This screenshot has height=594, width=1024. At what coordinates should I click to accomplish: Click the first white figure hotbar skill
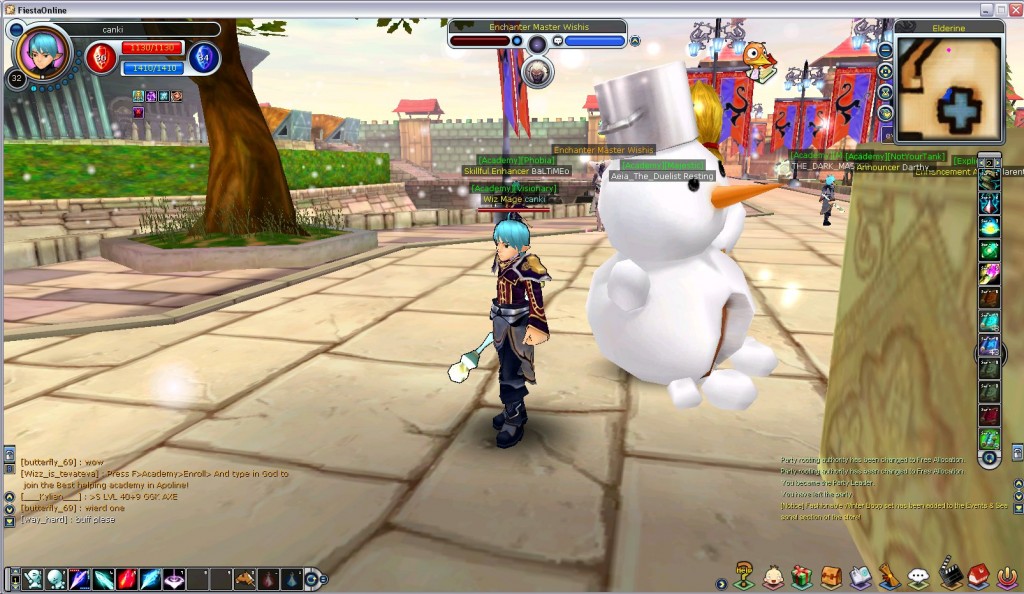point(33,579)
